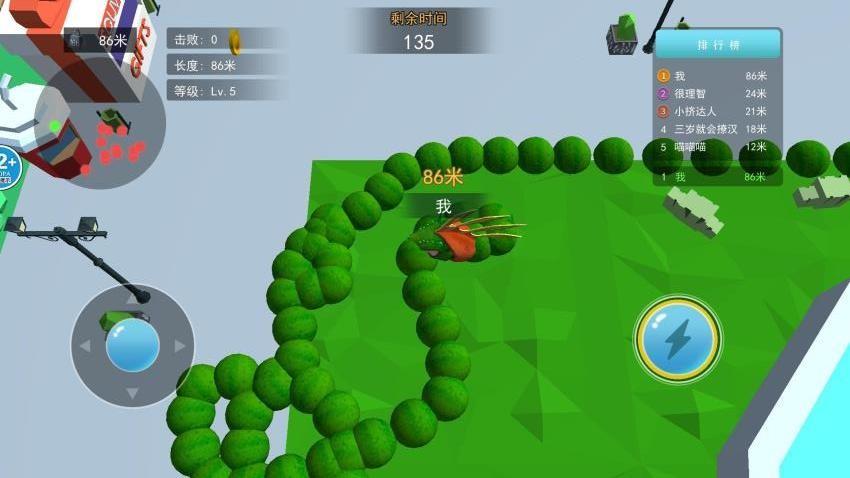Screen dimensions: 850x478
Task: Tap the joystick's right arrow
Action: (x=180, y=346)
